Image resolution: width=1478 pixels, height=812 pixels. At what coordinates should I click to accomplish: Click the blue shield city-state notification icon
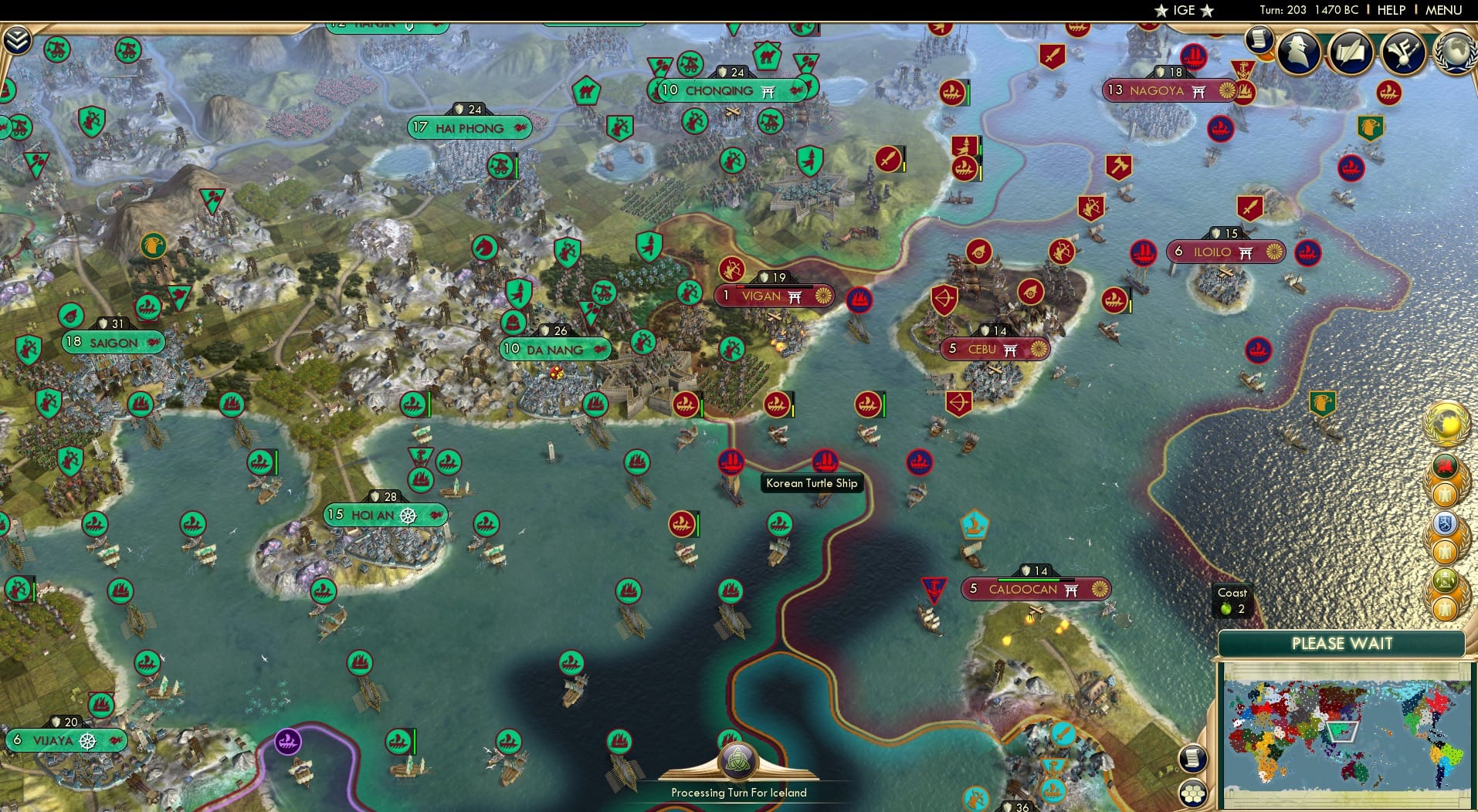[1443, 523]
